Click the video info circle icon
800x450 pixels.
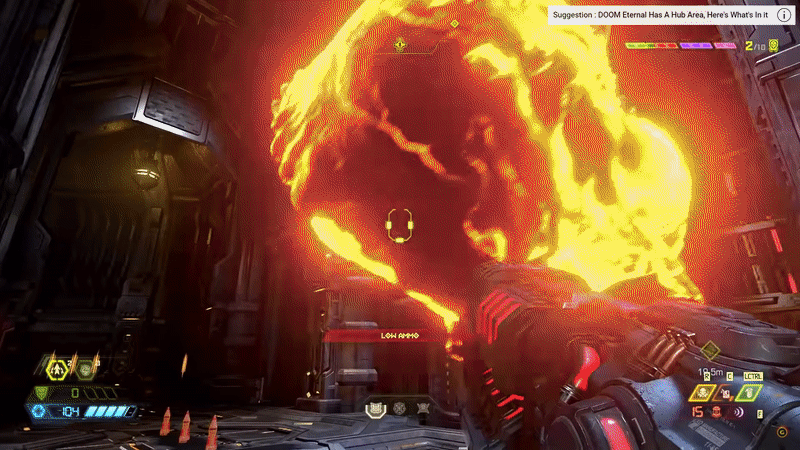point(783,16)
